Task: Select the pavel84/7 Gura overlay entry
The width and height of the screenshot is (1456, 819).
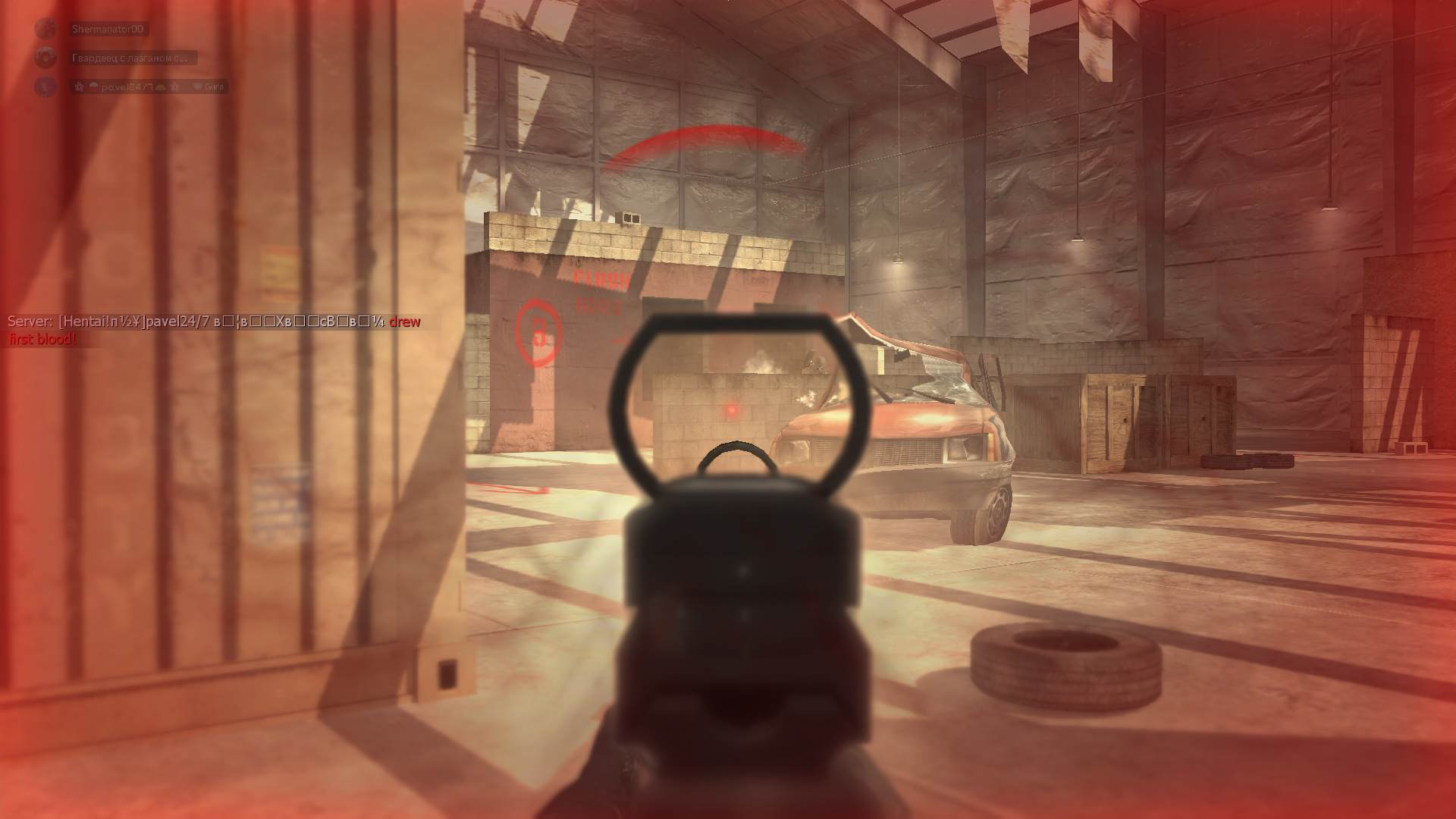Action: tap(148, 86)
